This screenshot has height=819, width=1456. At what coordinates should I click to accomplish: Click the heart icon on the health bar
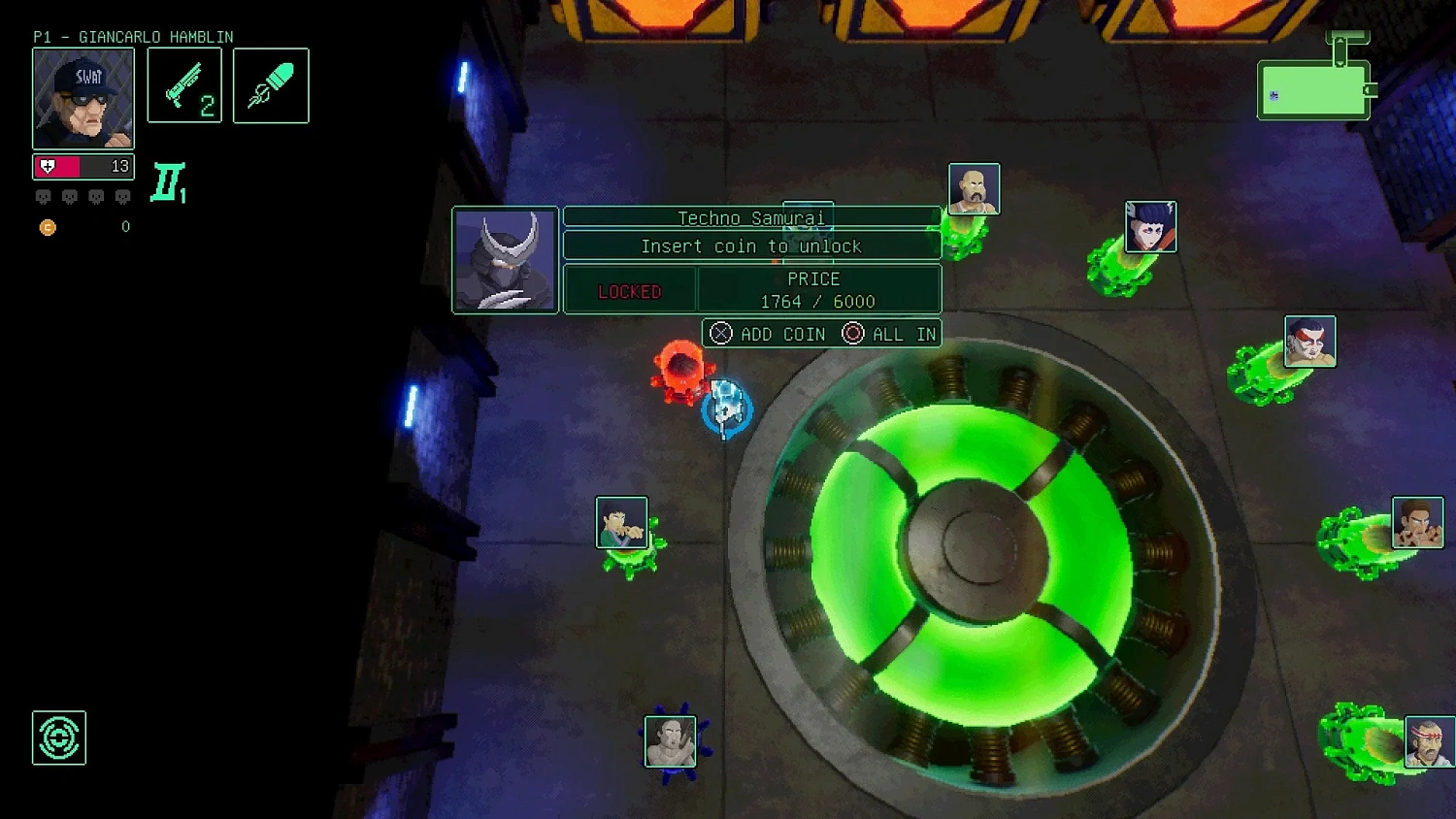pos(50,166)
